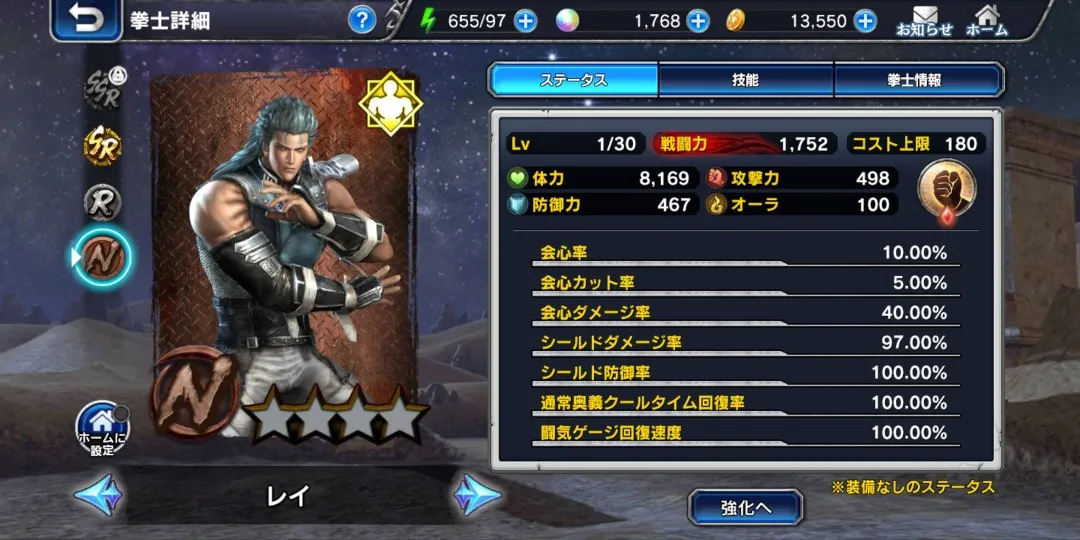Tap the fist attribute emblem icon

tap(945, 189)
